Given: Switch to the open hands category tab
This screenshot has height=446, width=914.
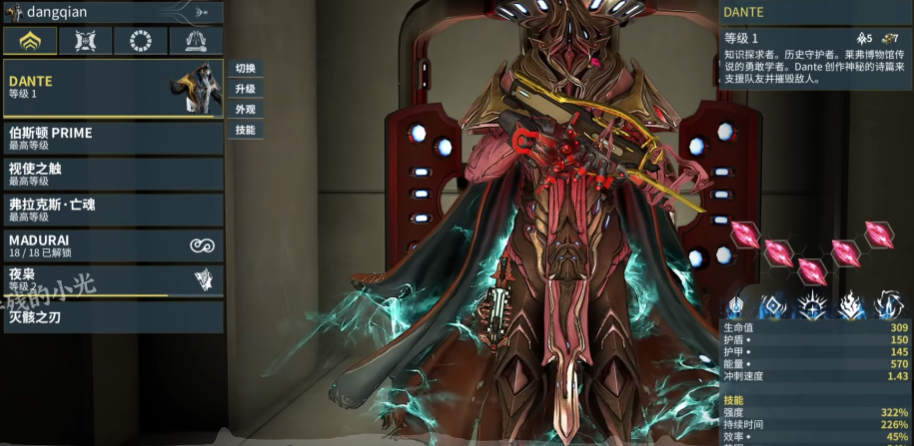Looking at the screenshot, I should tap(195, 41).
